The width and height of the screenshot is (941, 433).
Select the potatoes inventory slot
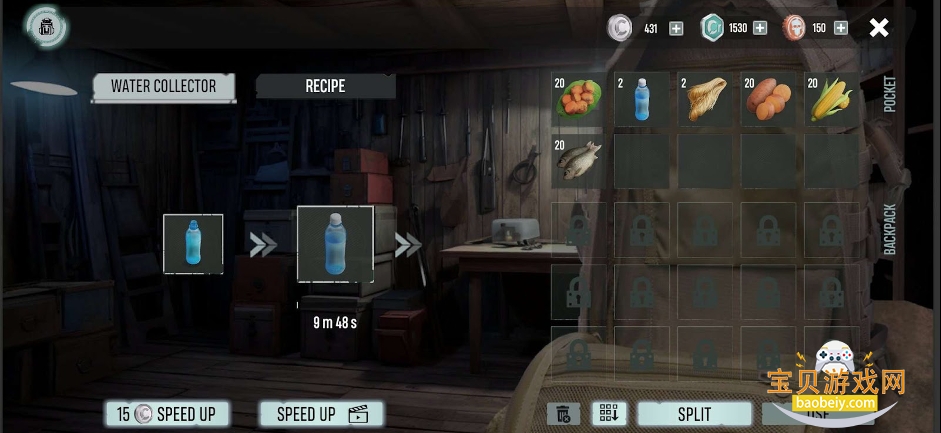click(x=766, y=99)
